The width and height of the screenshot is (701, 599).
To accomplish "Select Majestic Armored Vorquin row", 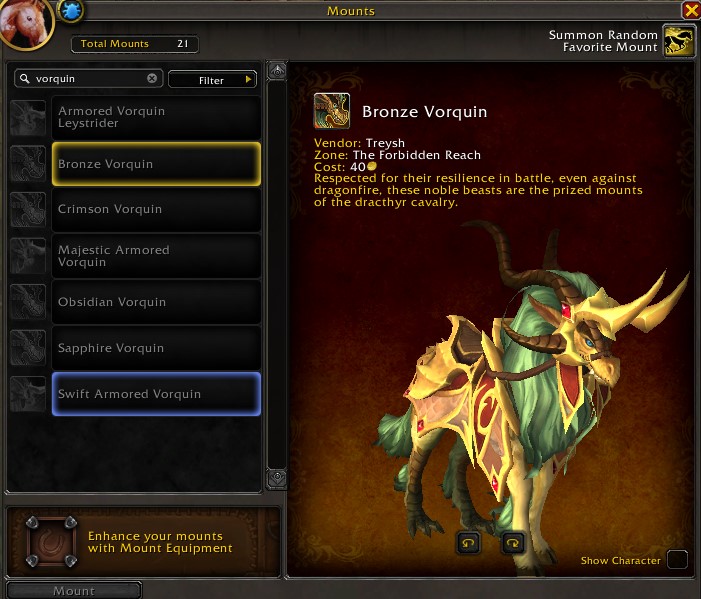I will pyautogui.click(x=155, y=256).
